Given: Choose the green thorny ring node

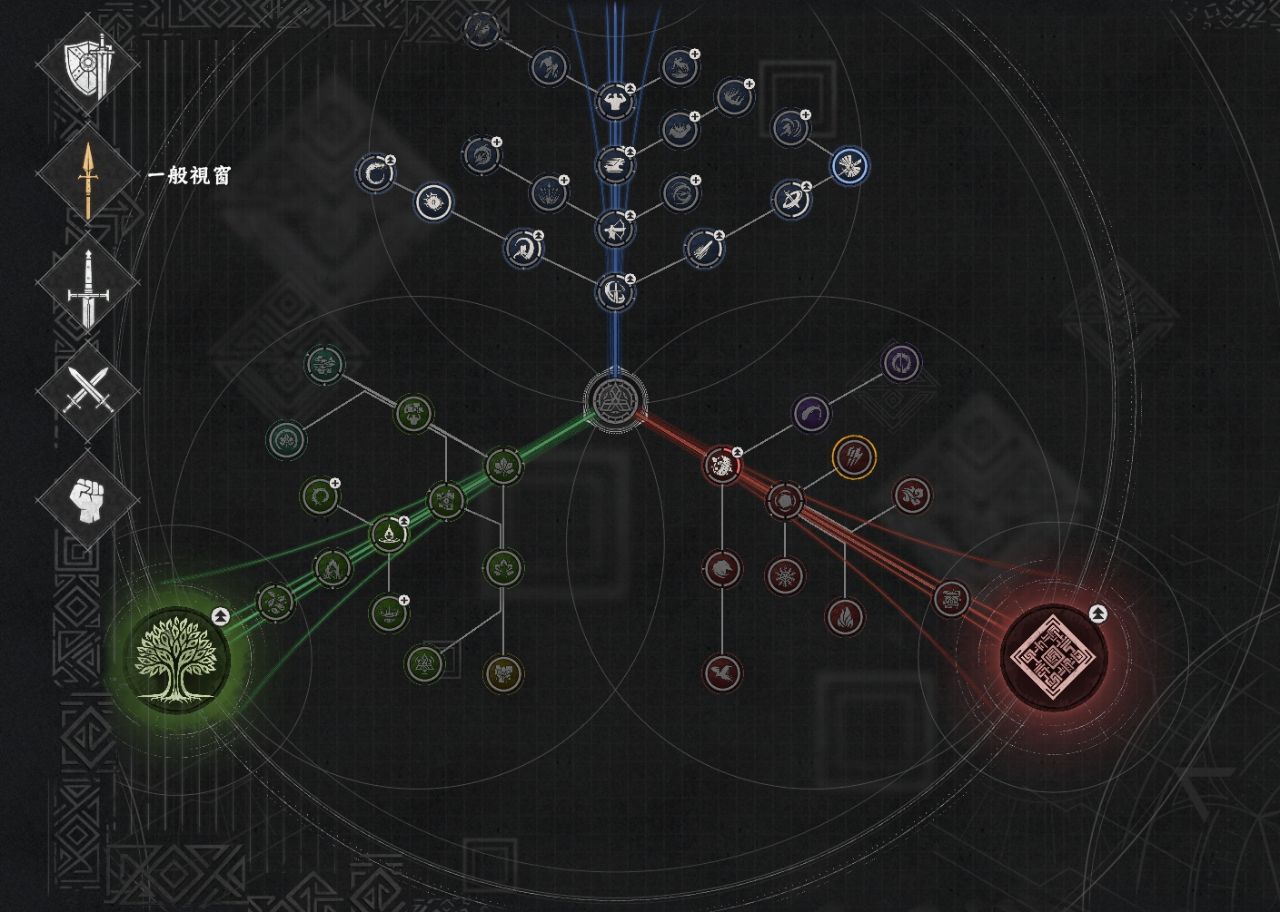Looking at the screenshot, I should (320, 496).
